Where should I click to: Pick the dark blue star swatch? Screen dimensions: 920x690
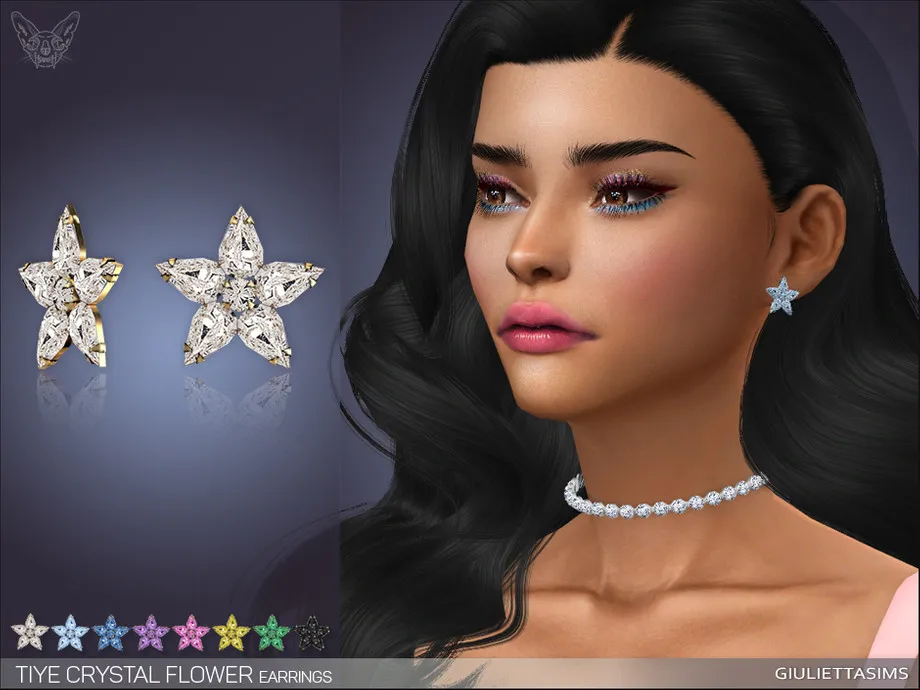click(x=110, y=633)
